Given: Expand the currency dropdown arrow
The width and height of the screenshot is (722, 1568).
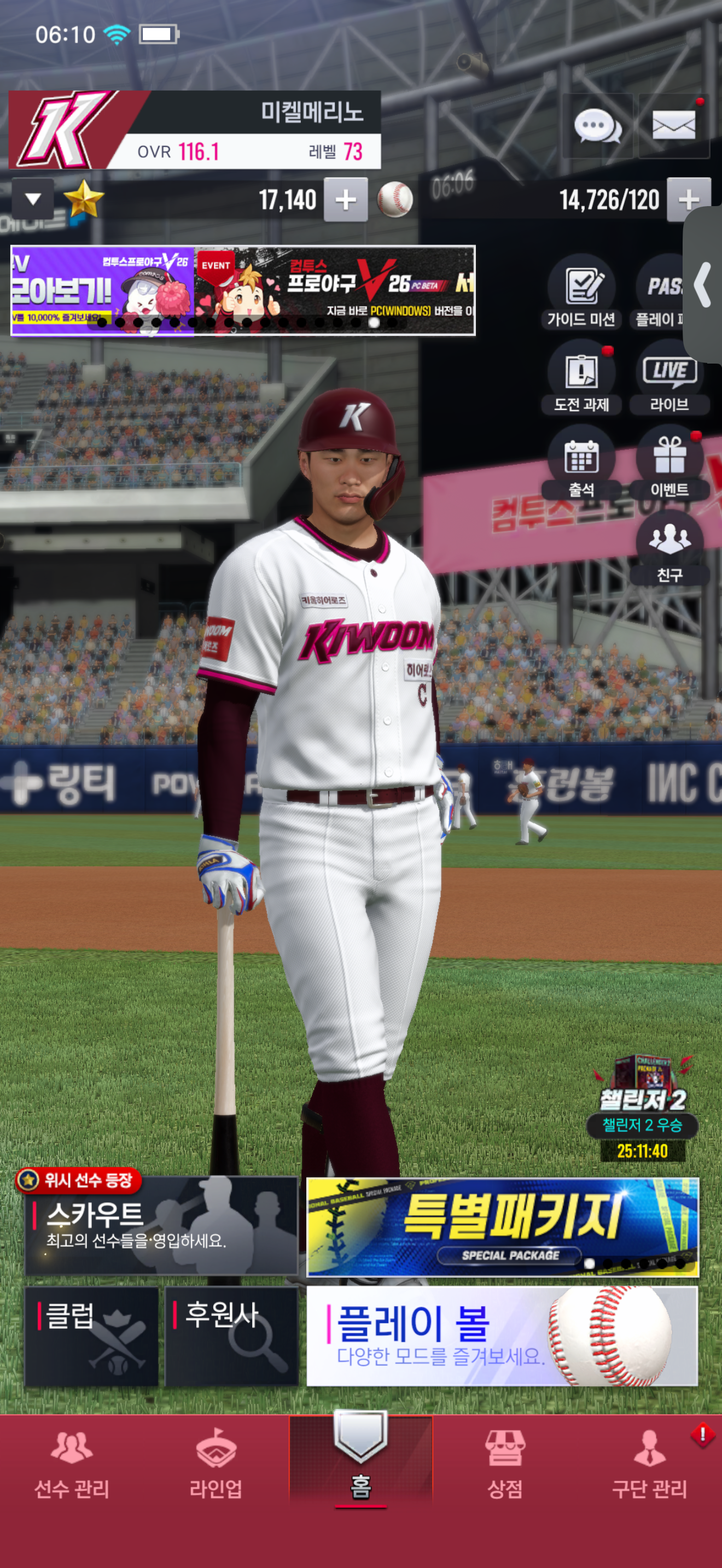Looking at the screenshot, I should [33, 199].
